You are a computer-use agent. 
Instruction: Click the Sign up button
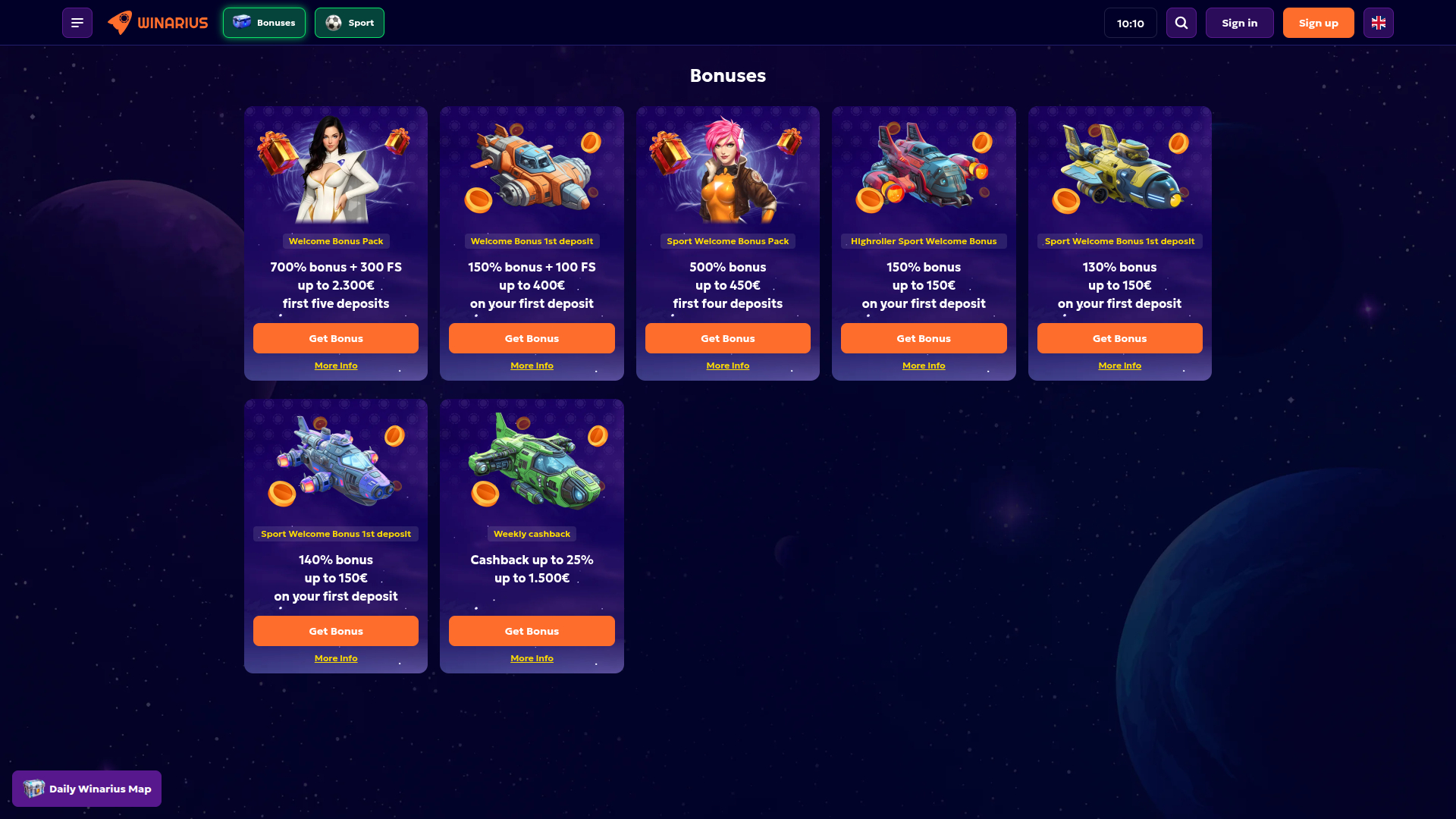[x=1318, y=22]
